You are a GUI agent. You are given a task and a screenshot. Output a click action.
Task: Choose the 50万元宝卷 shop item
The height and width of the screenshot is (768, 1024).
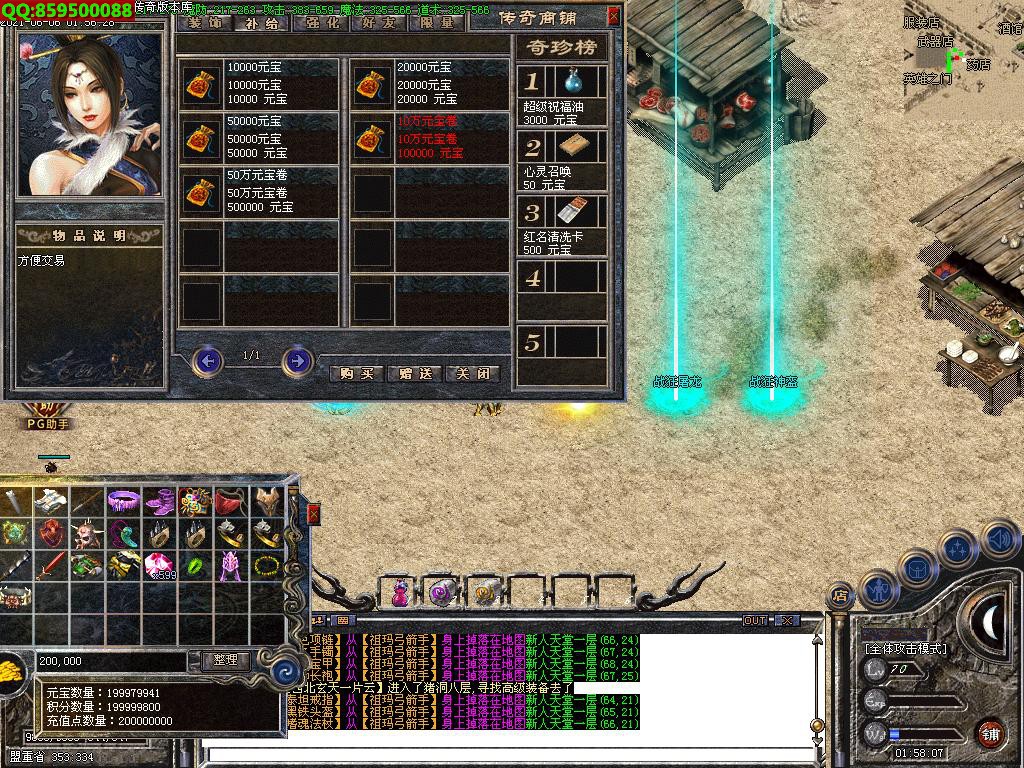coord(203,192)
